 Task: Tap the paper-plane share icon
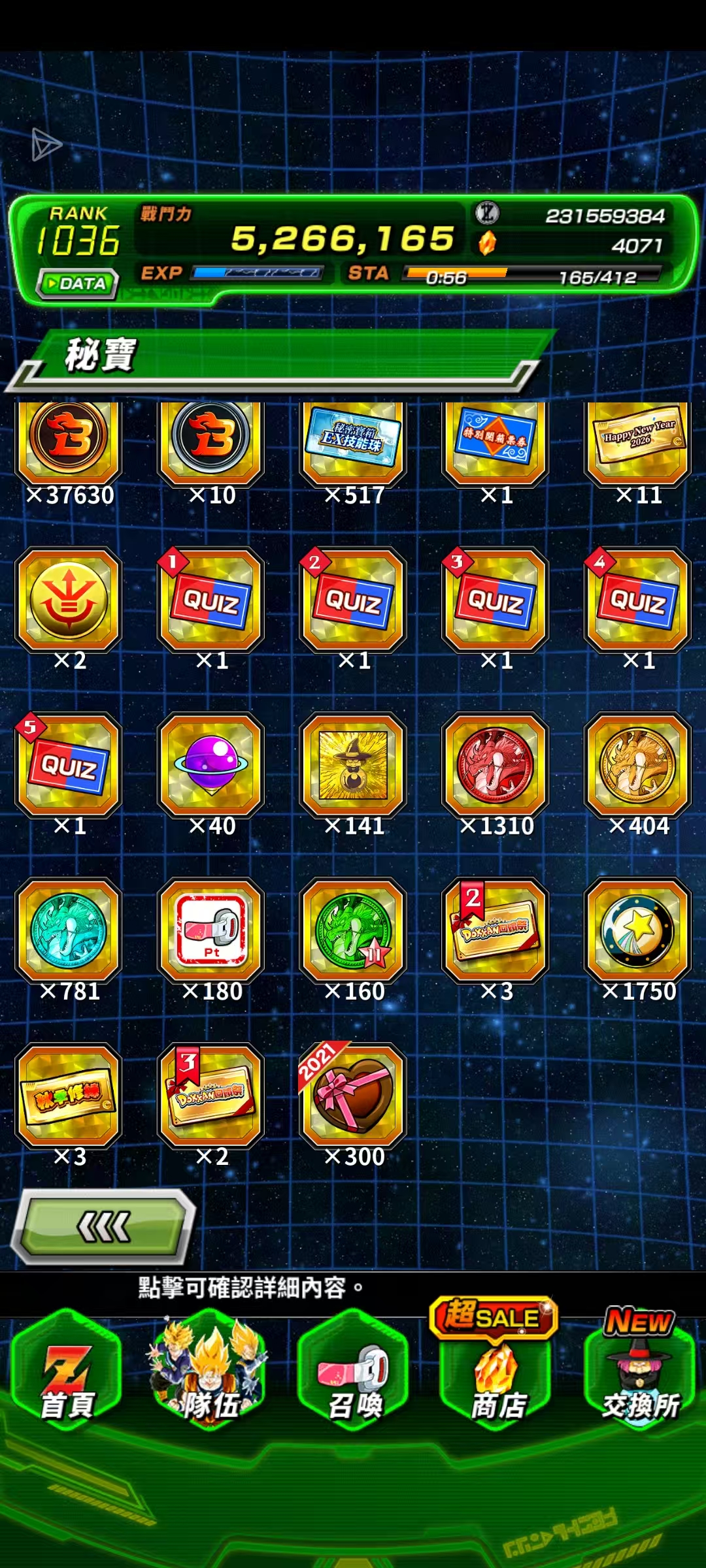(46, 144)
